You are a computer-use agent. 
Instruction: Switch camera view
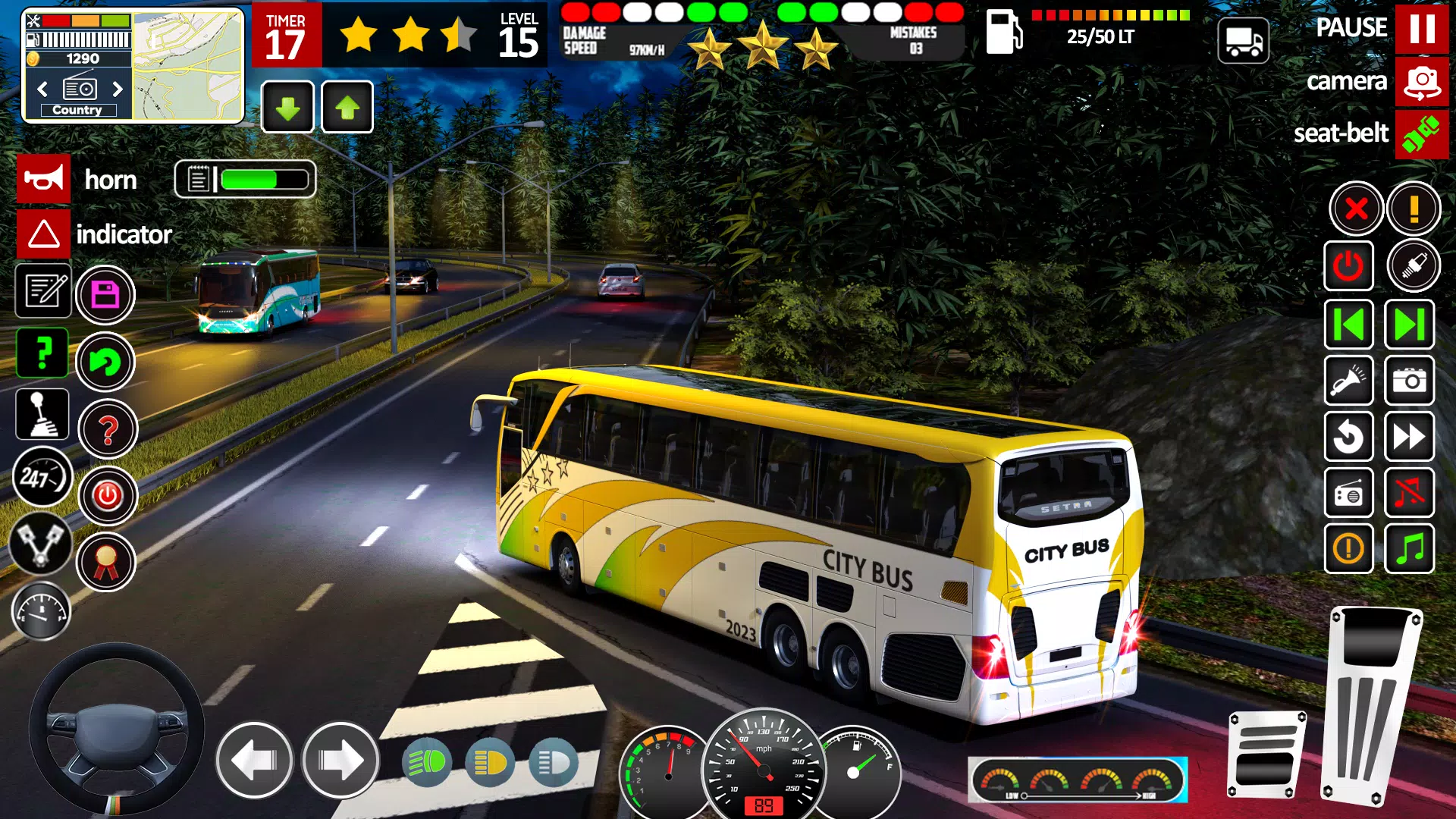point(1422,82)
